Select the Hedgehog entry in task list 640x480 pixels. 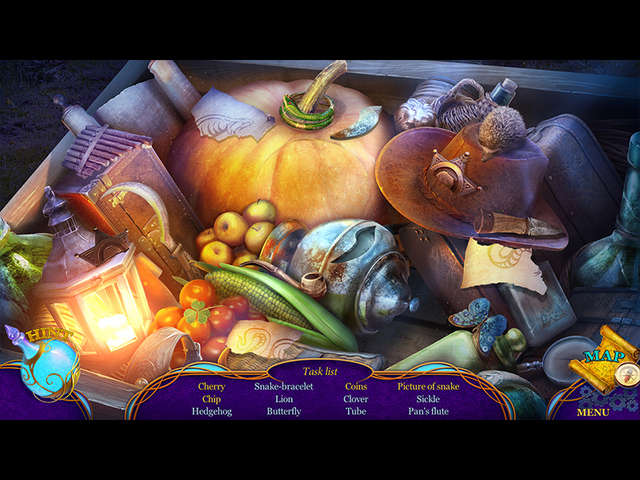pos(211,411)
